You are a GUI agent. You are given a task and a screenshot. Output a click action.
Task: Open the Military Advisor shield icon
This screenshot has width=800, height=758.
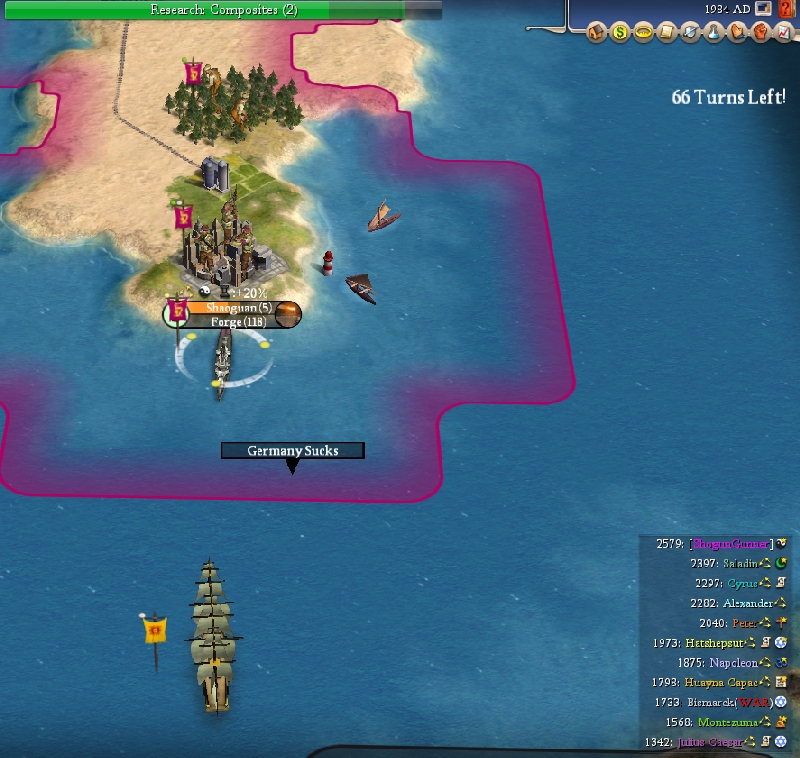click(x=690, y=33)
